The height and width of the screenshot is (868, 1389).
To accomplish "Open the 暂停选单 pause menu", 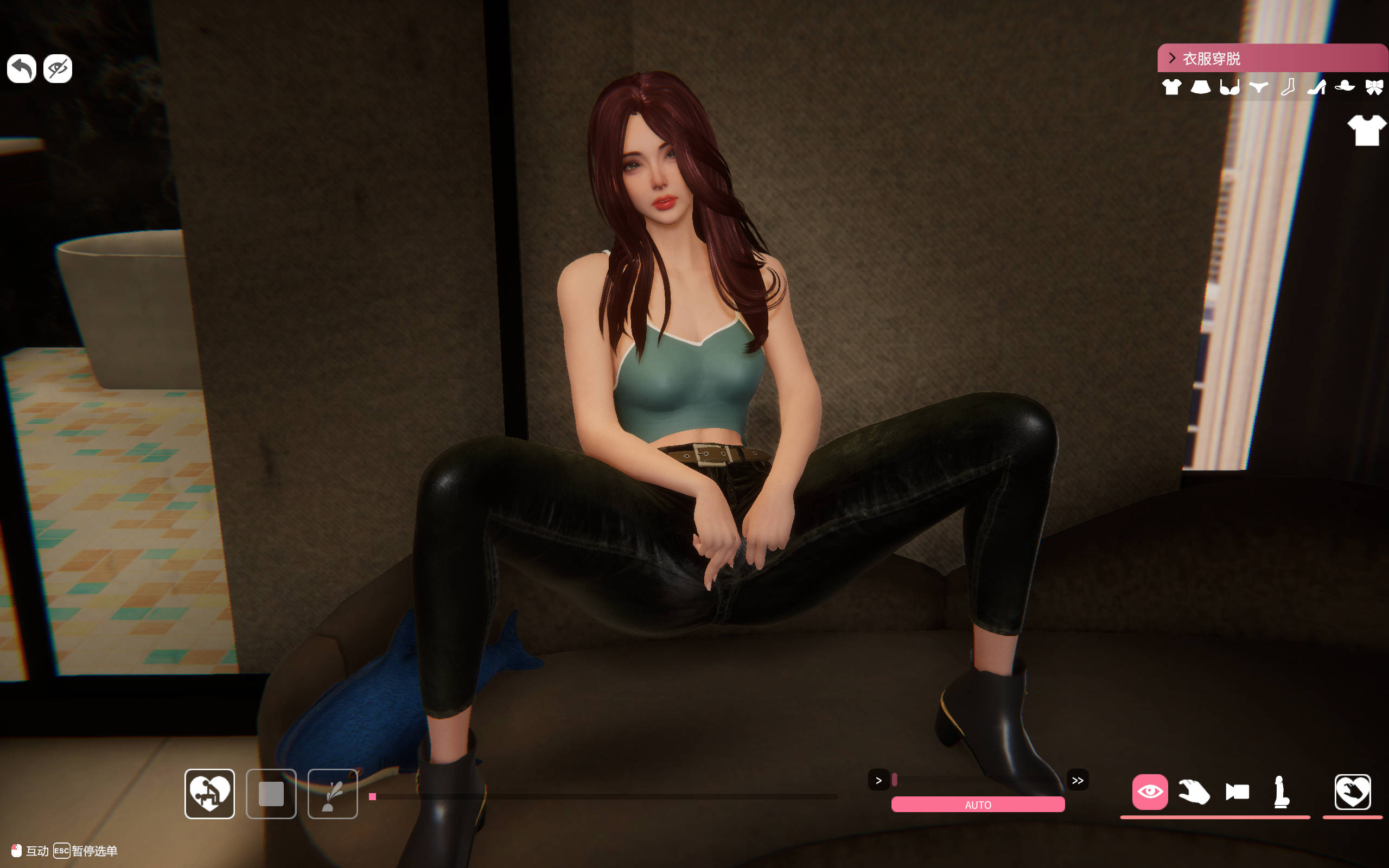I will coord(95,851).
